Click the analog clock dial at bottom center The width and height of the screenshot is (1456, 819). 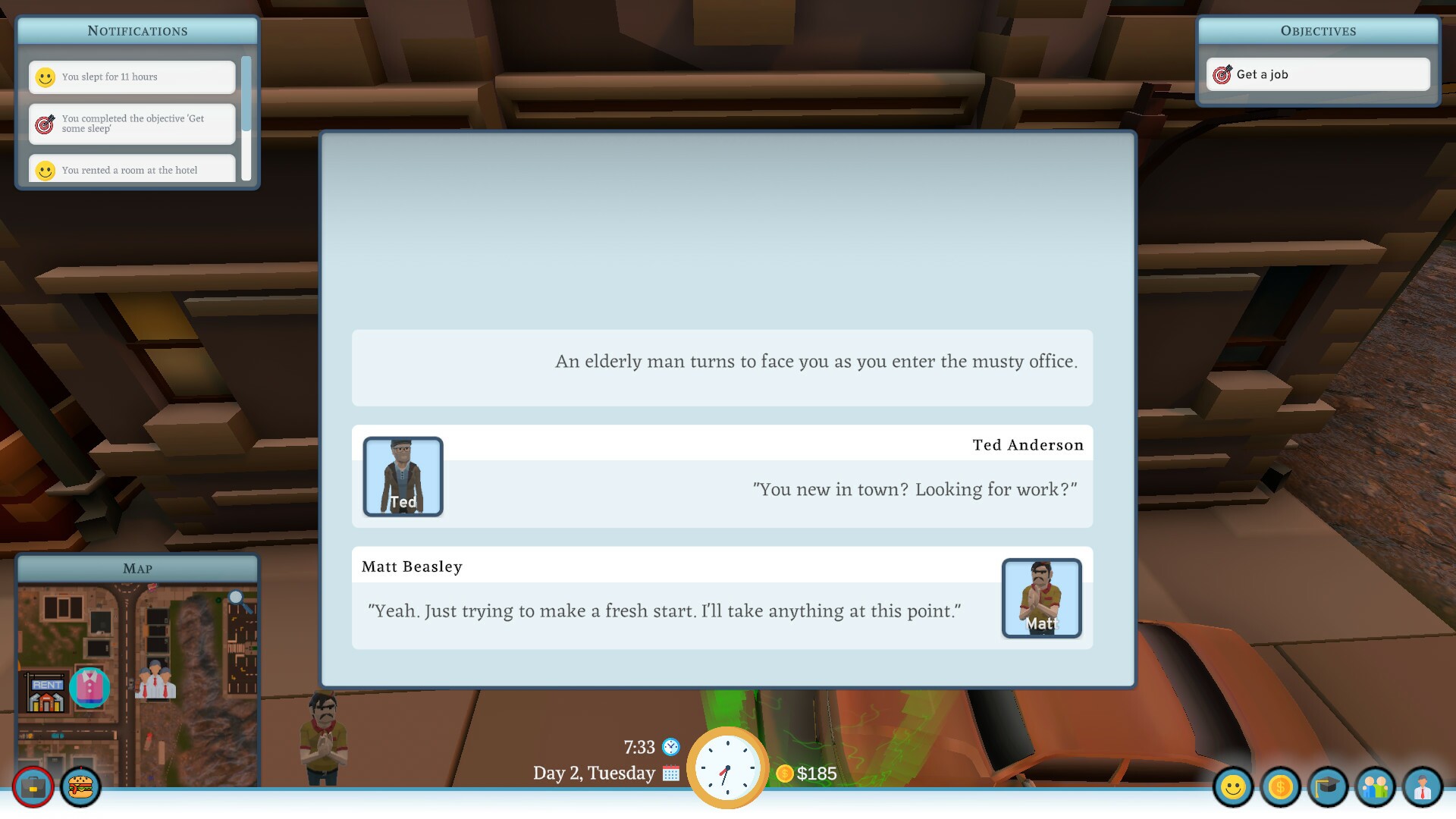(726, 768)
